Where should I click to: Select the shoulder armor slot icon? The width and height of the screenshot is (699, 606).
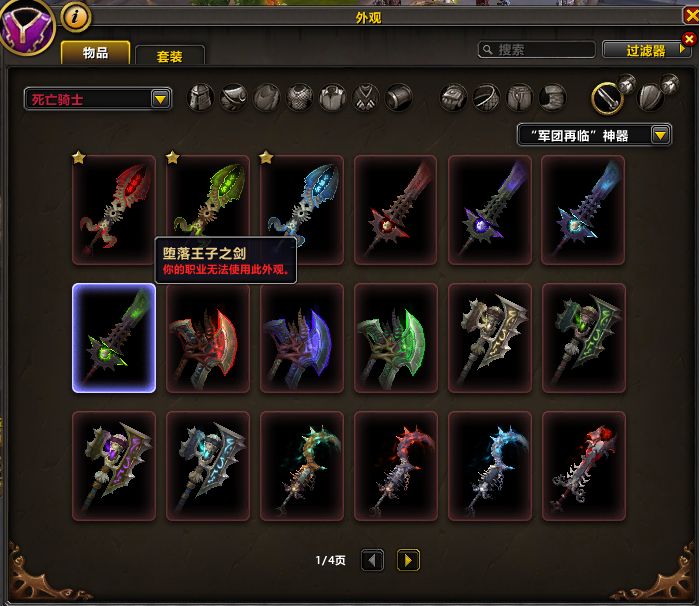tap(234, 98)
